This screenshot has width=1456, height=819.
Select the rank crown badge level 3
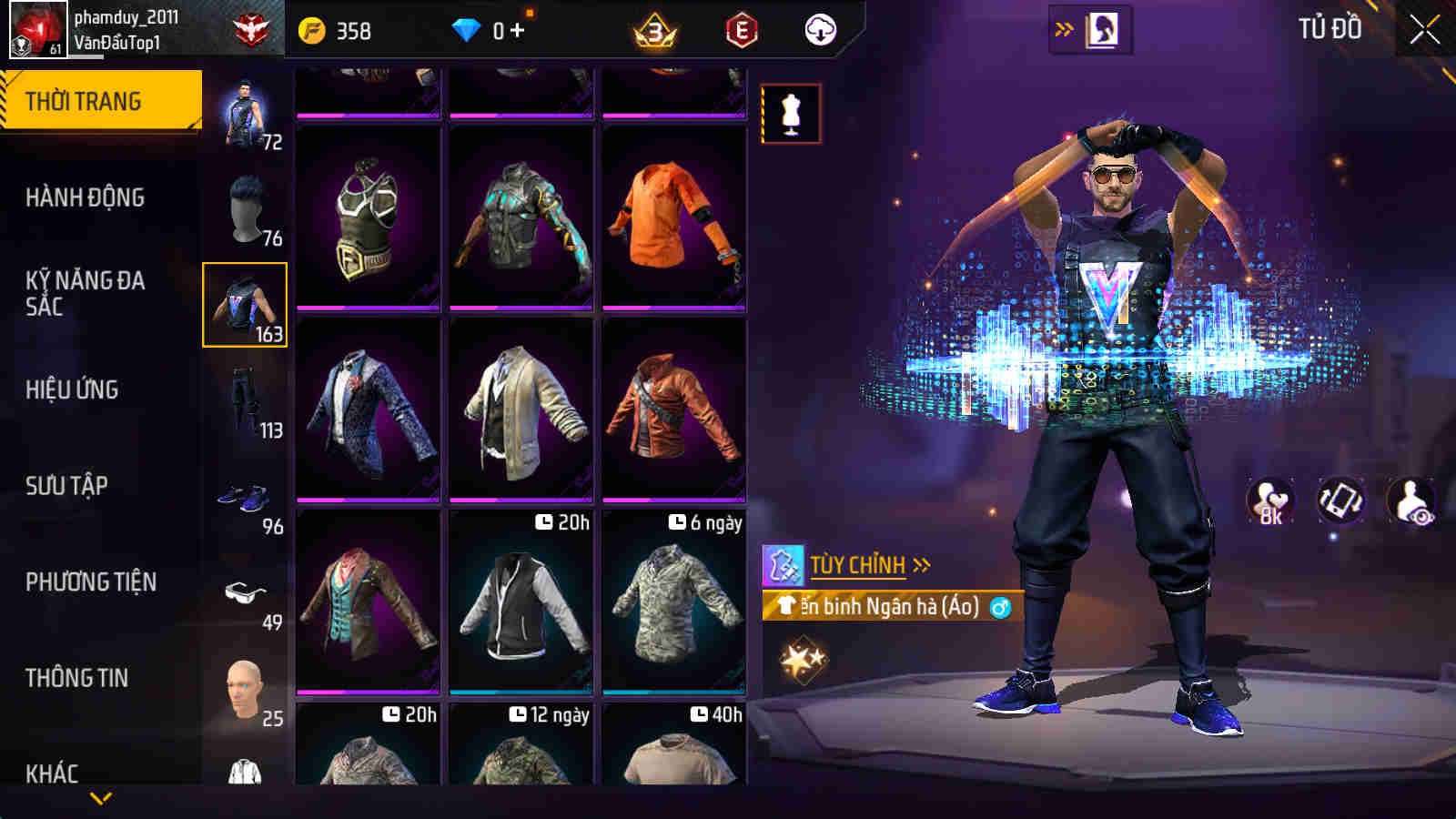657,28
